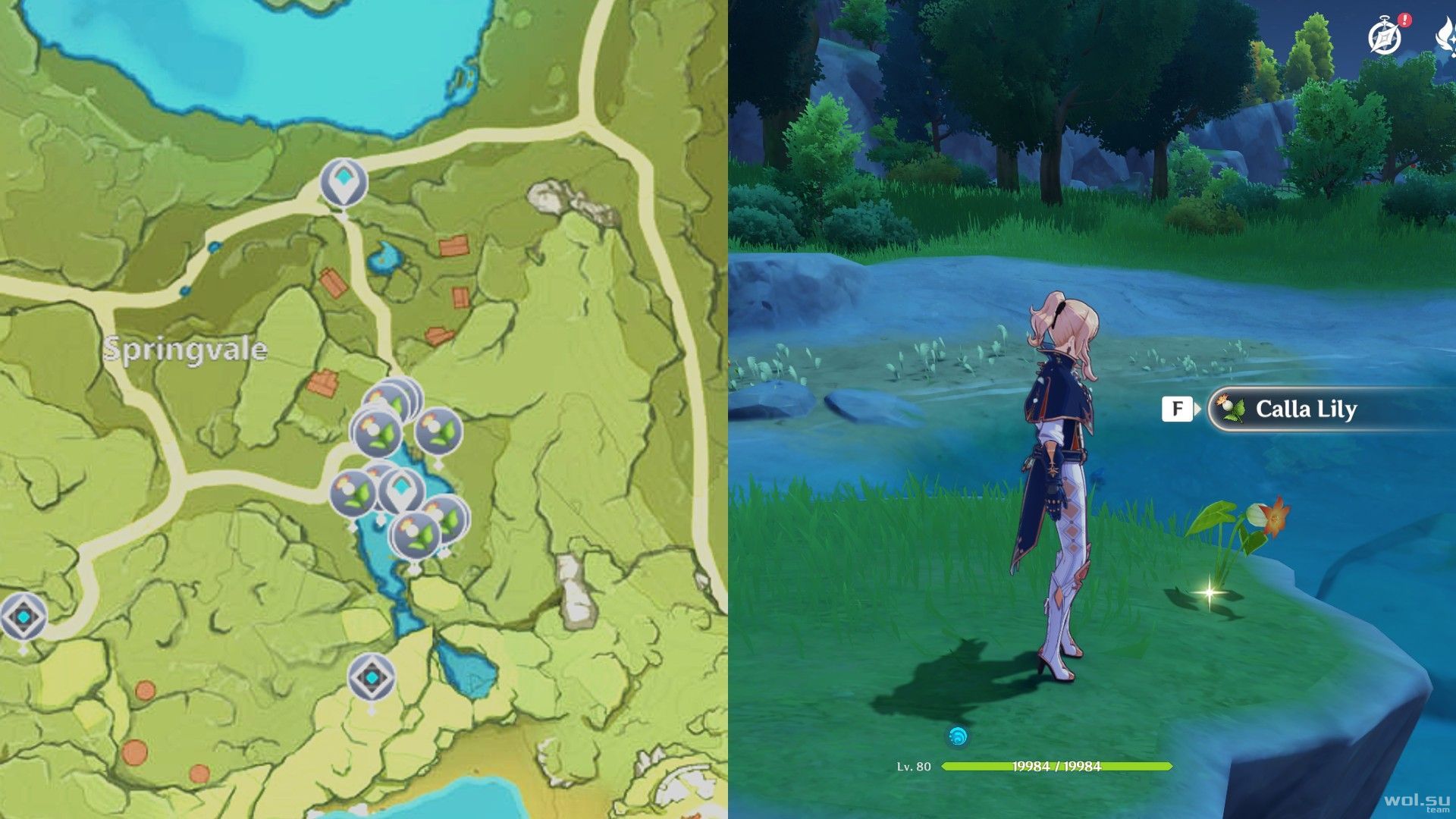Screen dimensions: 1456x819
Task: Pick up the Calla Lily item prompt
Action: coord(1304,409)
